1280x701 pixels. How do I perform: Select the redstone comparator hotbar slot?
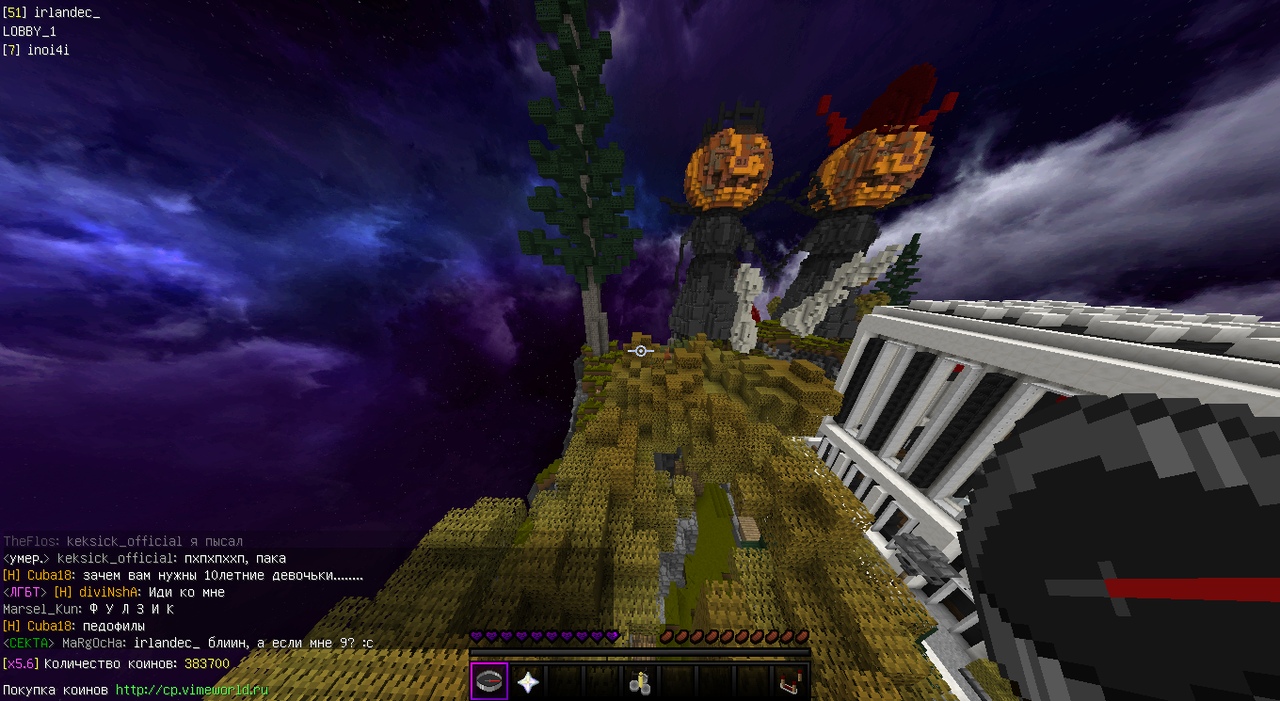(x=790, y=681)
